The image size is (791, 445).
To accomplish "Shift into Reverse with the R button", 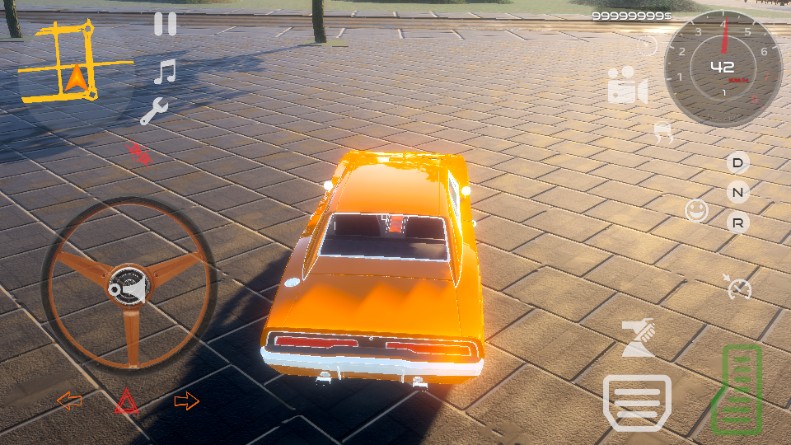I will tap(738, 222).
